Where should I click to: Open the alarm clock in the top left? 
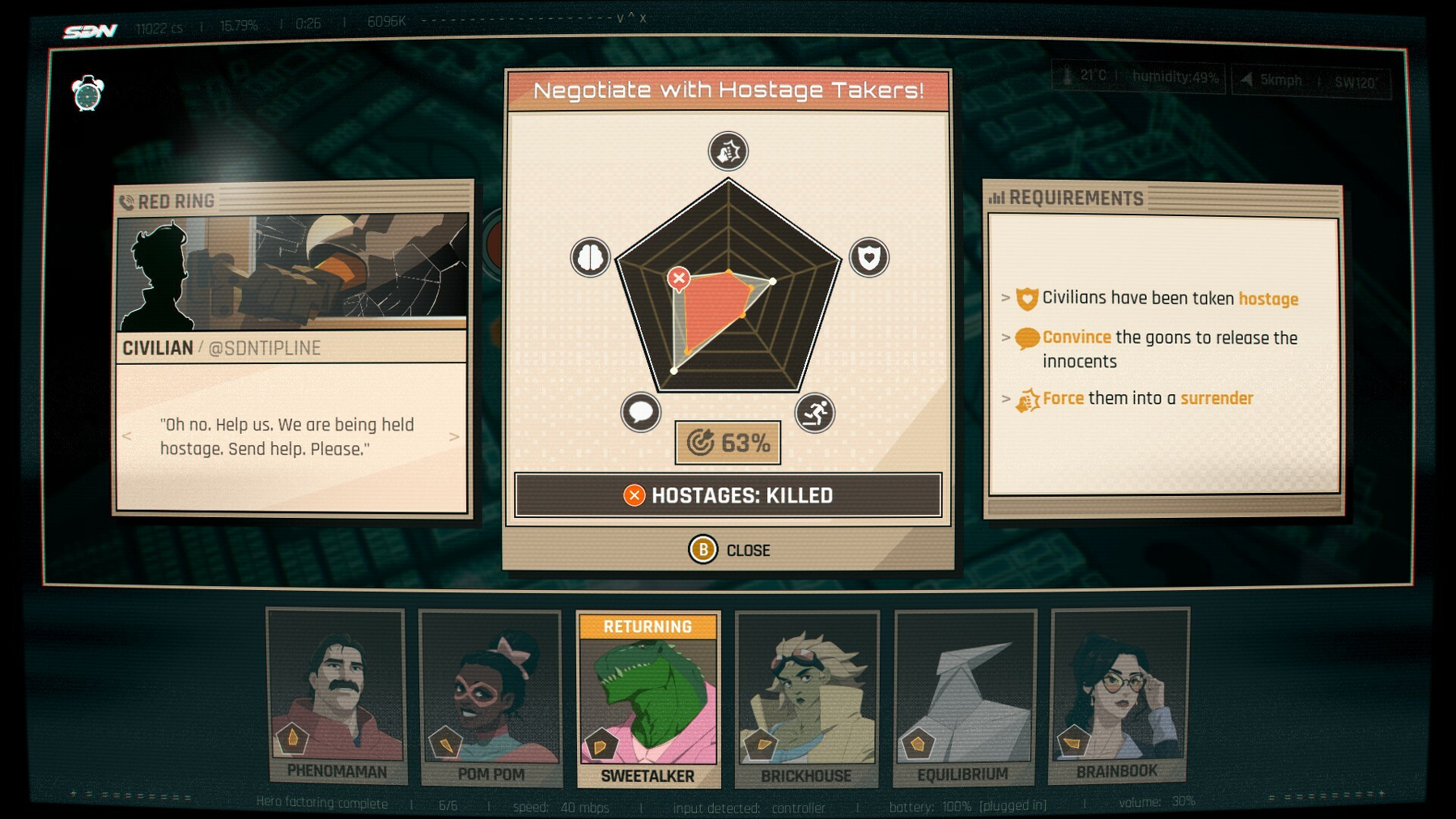coord(89,93)
